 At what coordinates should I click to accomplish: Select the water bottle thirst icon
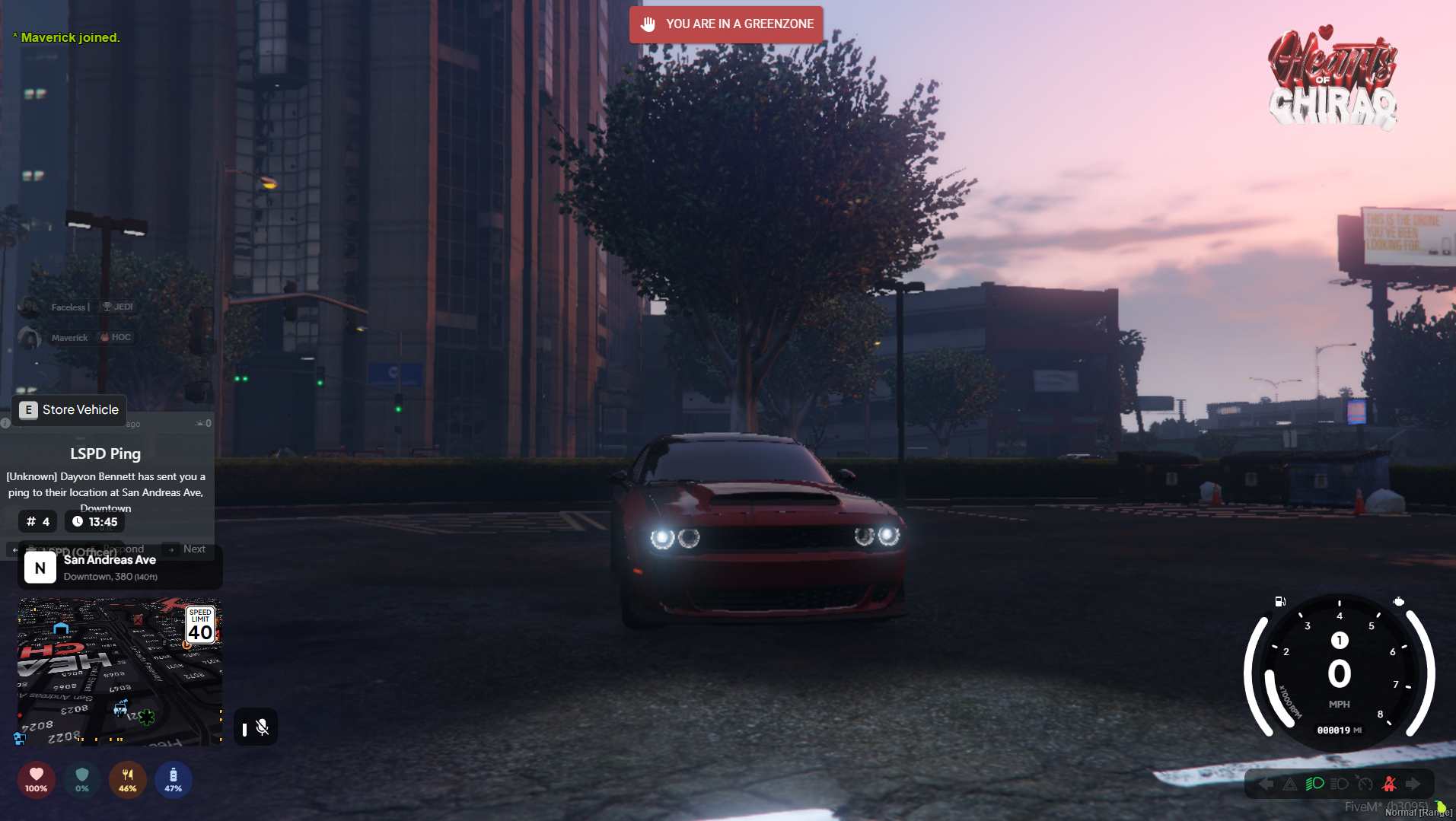coord(174,779)
